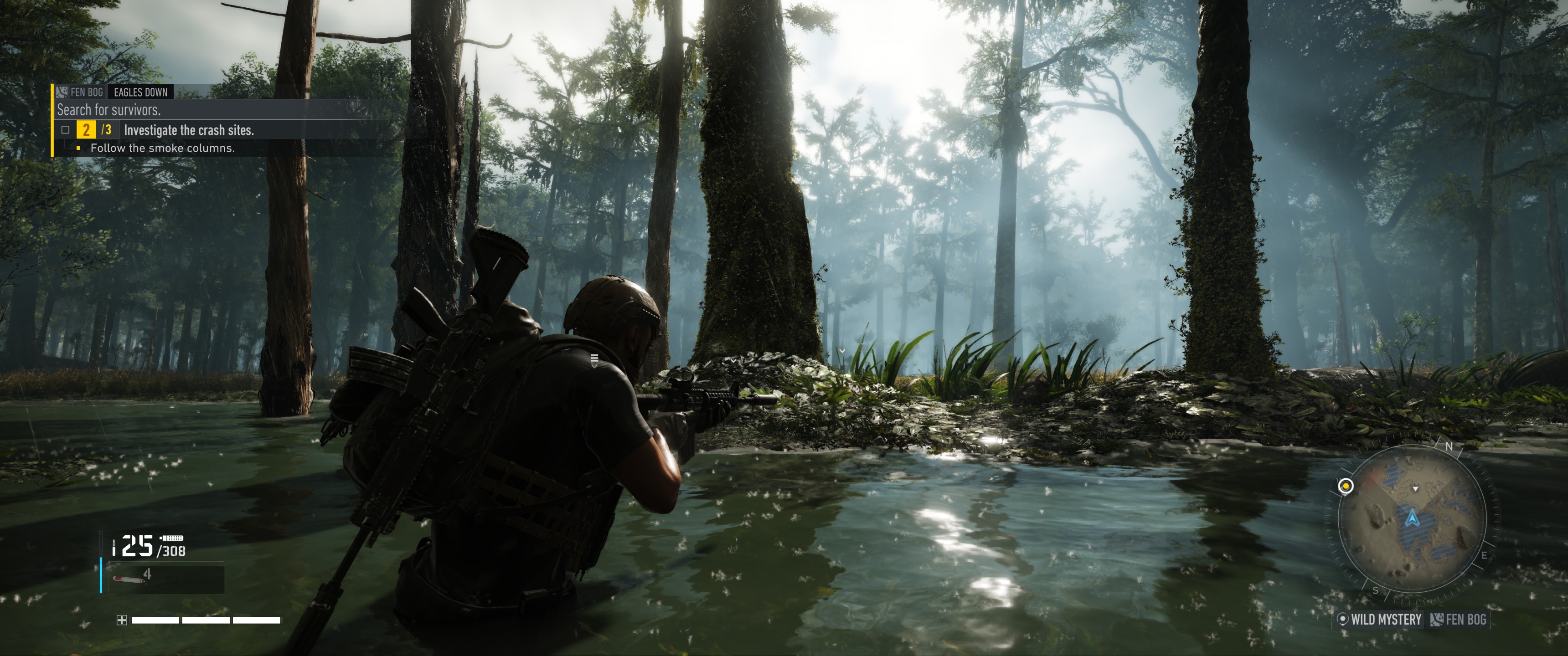
Task: Toggle the Investigate the crash sites checkbox
Action: (x=66, y=130)
